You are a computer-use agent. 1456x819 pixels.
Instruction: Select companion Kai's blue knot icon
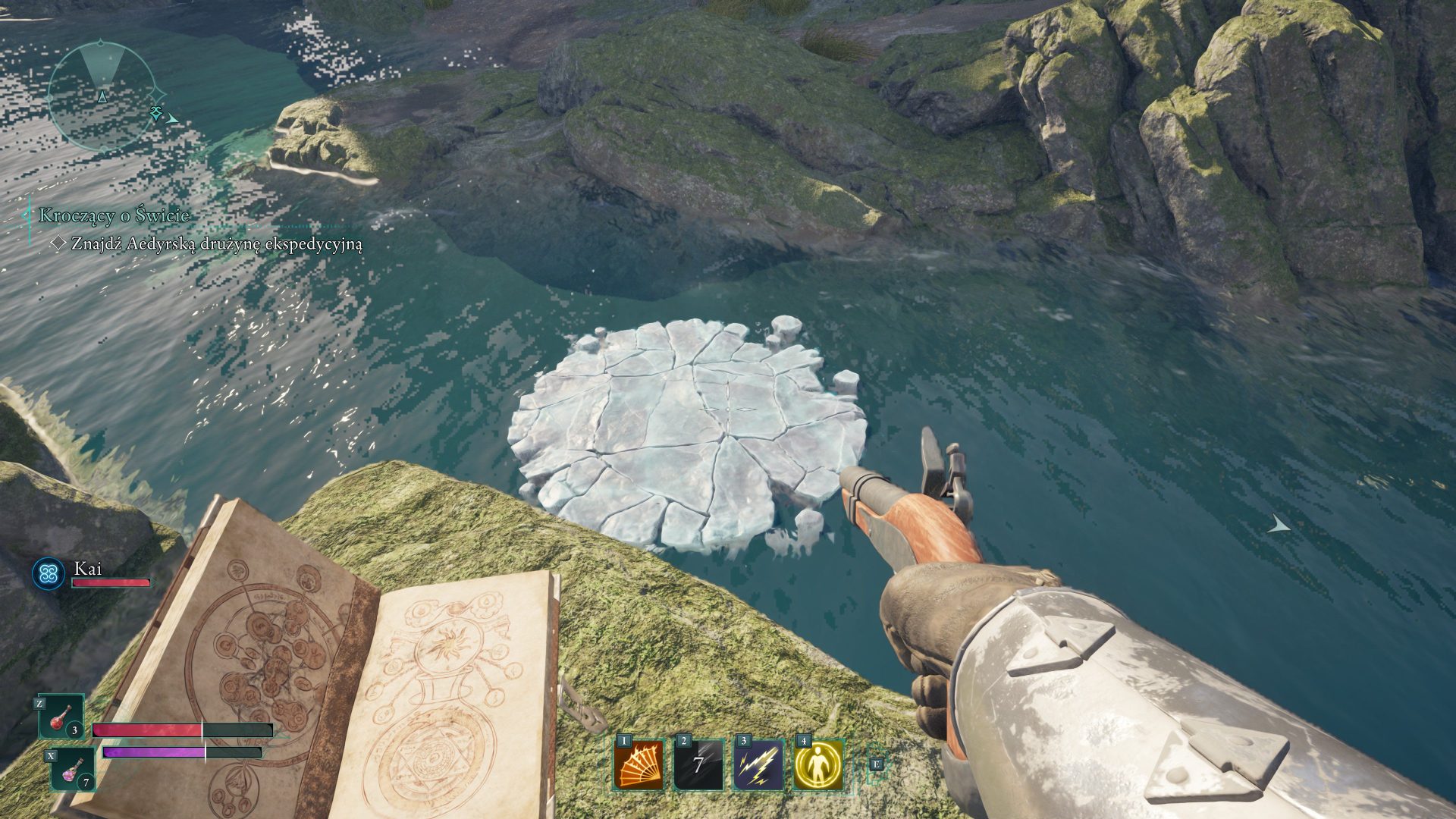pos(49,574)
